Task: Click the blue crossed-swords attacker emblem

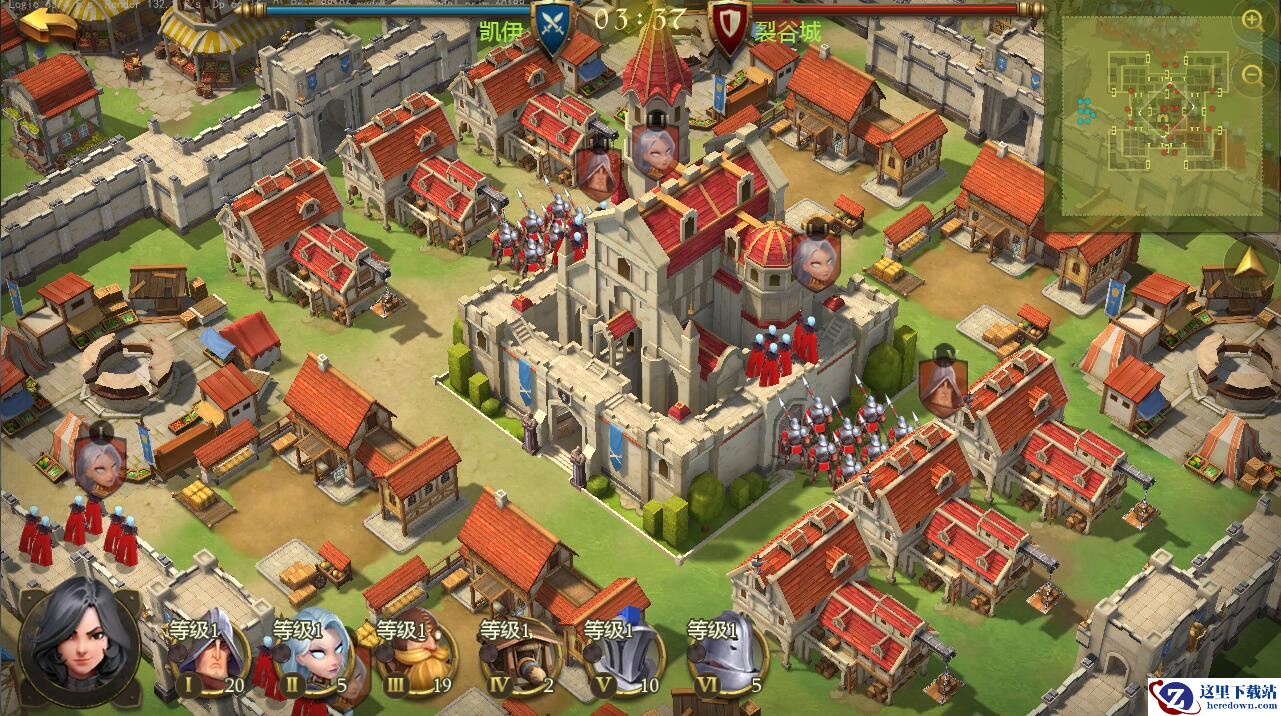Action: pyautogui.click(x=553, y=27)
